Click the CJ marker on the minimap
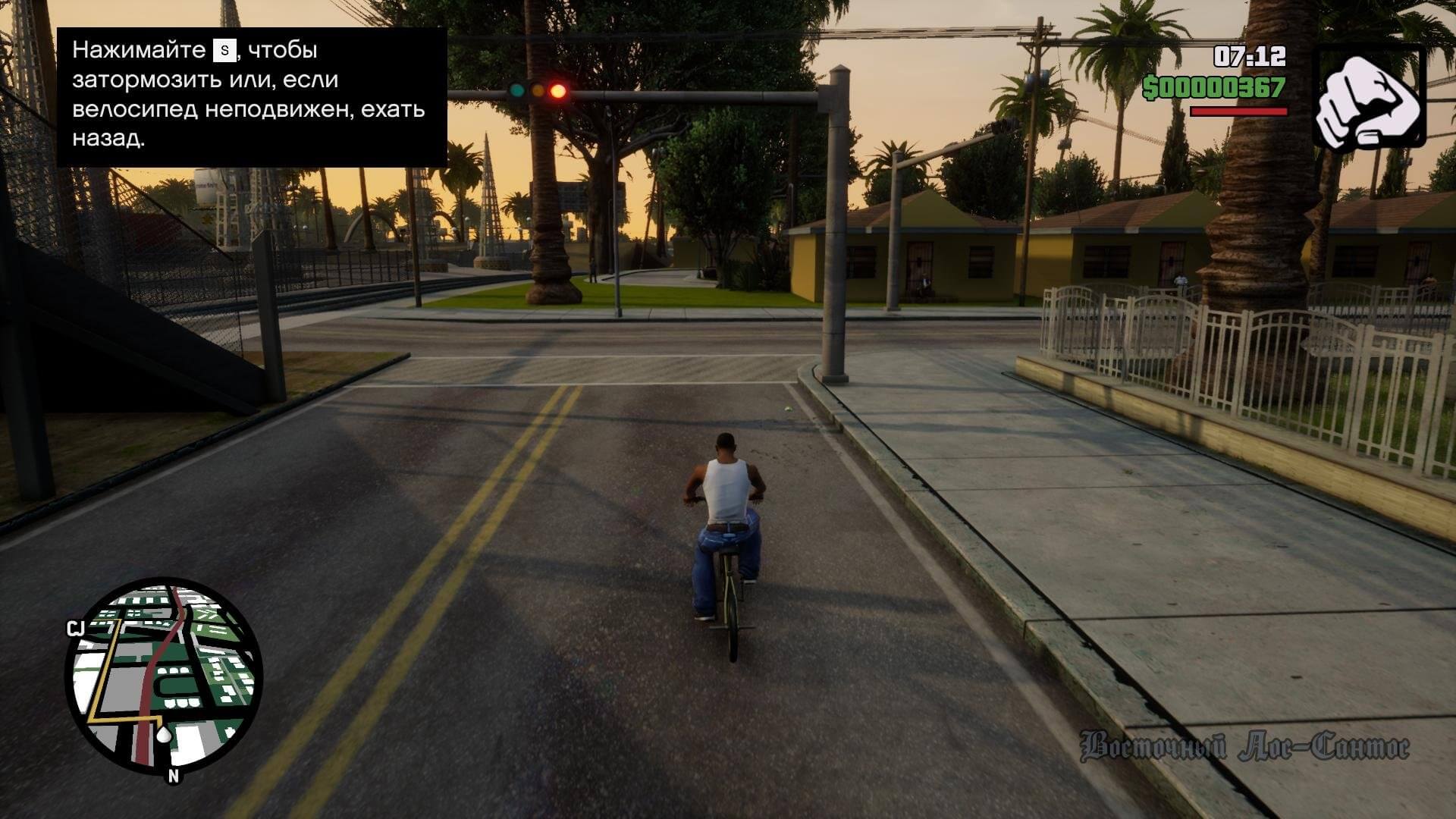The height and width of the screenshot is (819, 1456). 75,628
